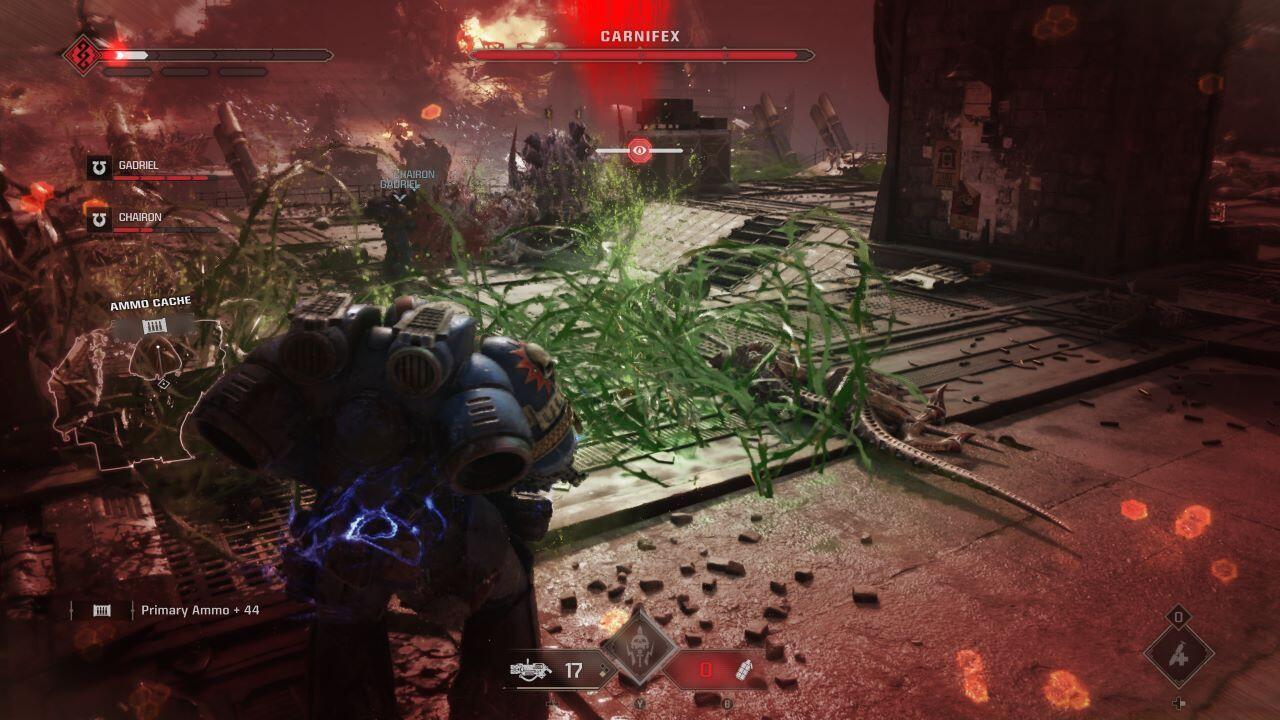Toggle the B button prompt beside the grenade counter
Viewport: 1280px width, 720px height.
[726, 704]
